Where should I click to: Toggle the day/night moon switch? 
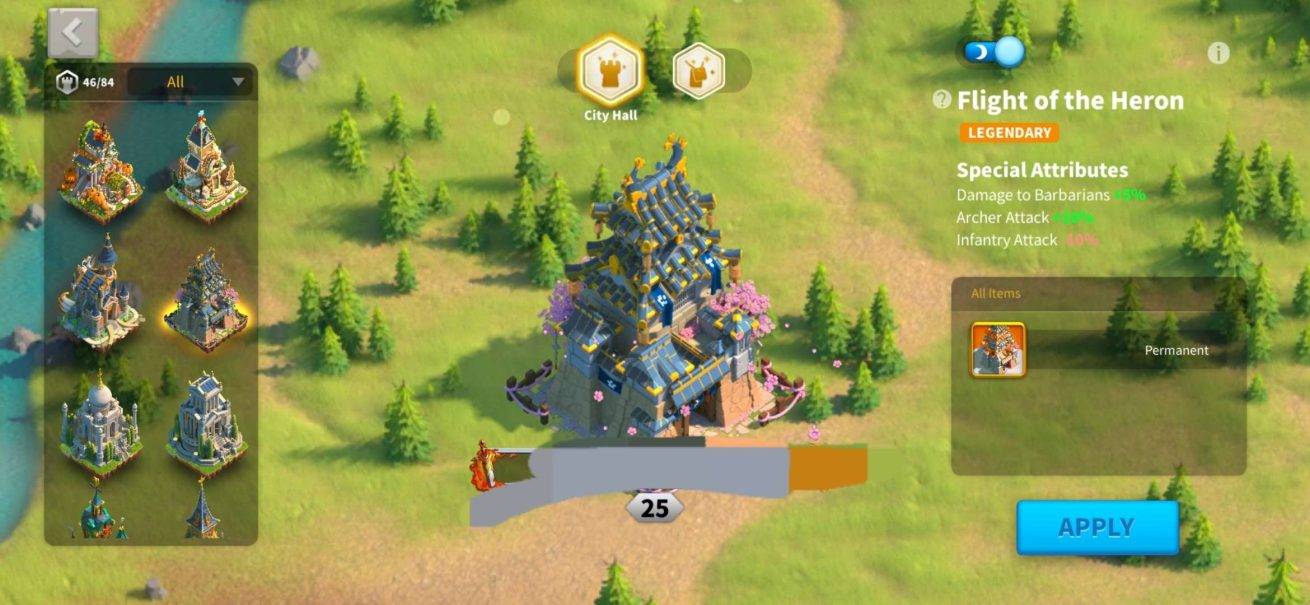click(994, 51)
